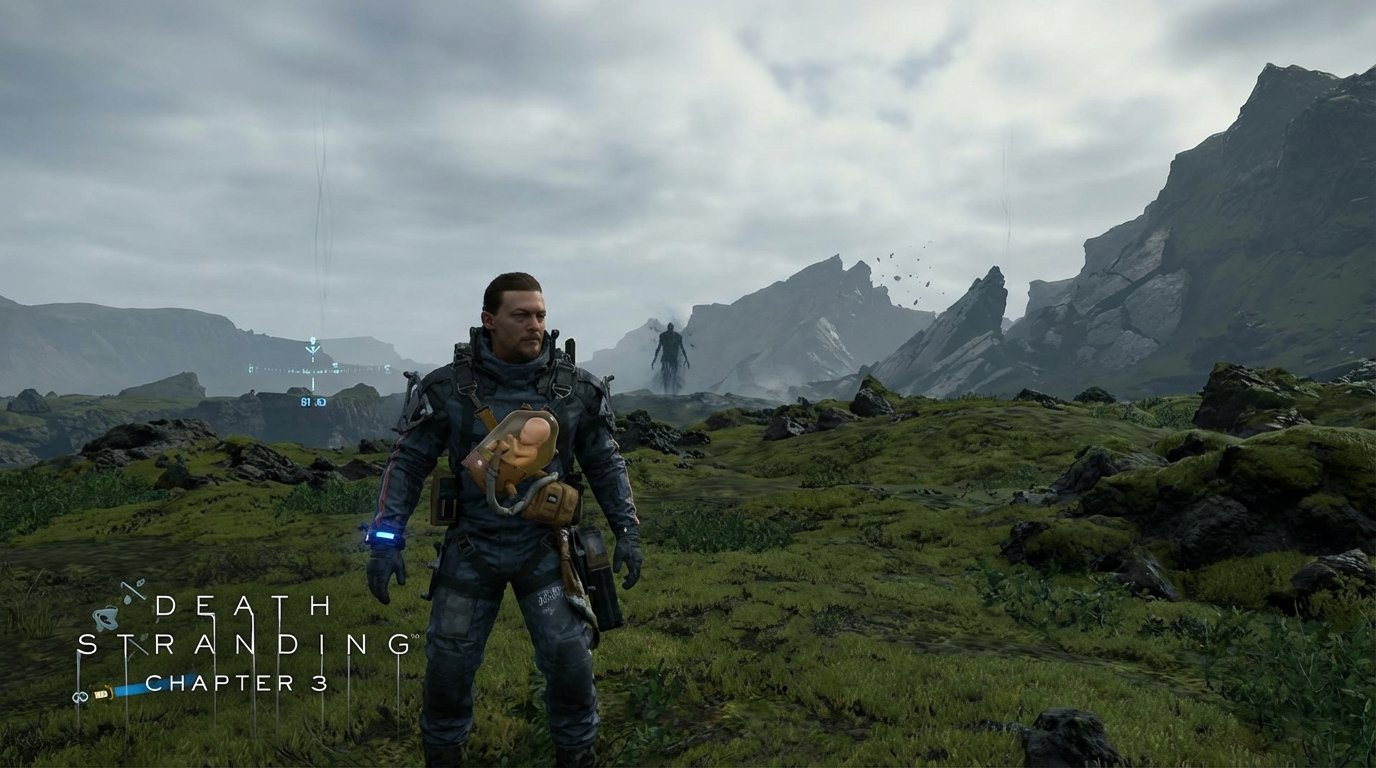Viewport: 1376px width, 768px height.
Task: Click the musical note doodle above DEATH
Action: 134,590
